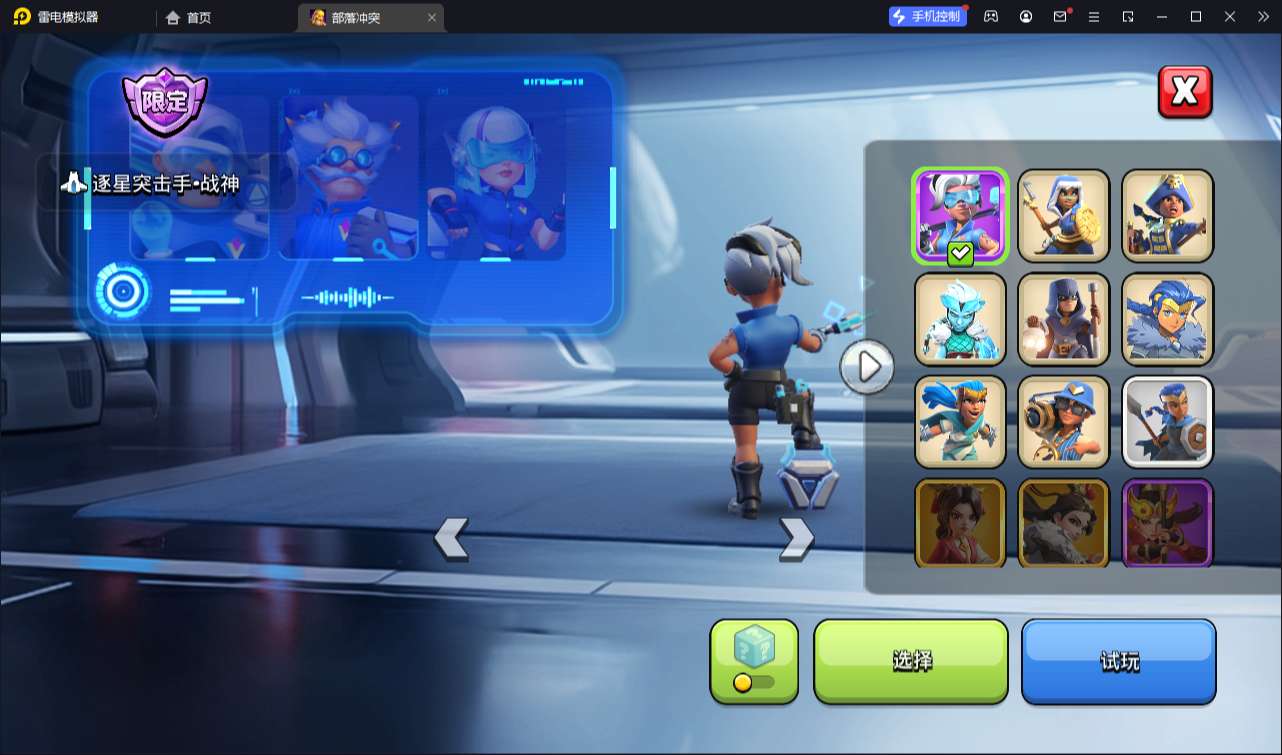1282x755 pixels.
Task: Choose the white-hooded skin with golden shield
Action: [x=1063, y=215]
